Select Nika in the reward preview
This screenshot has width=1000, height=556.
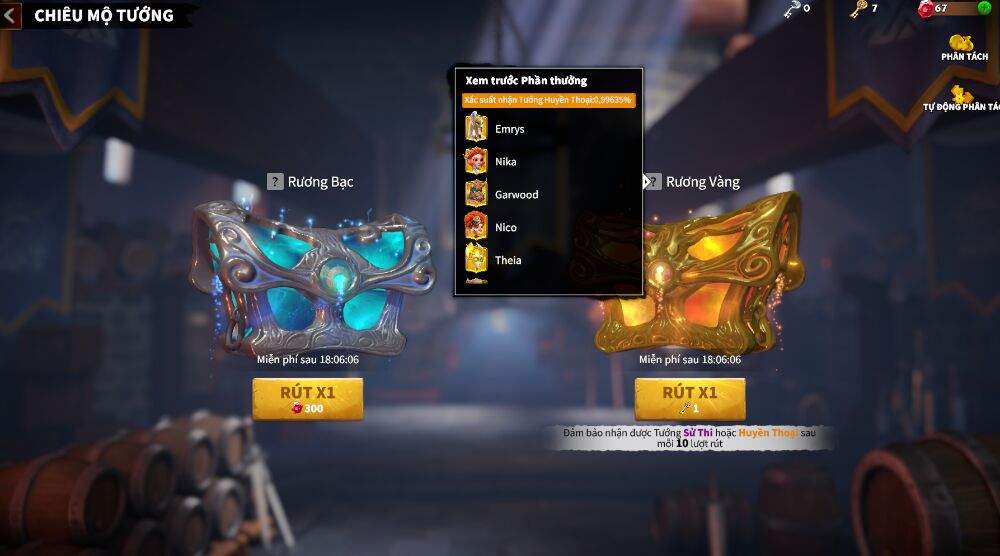tap(505, 162)
